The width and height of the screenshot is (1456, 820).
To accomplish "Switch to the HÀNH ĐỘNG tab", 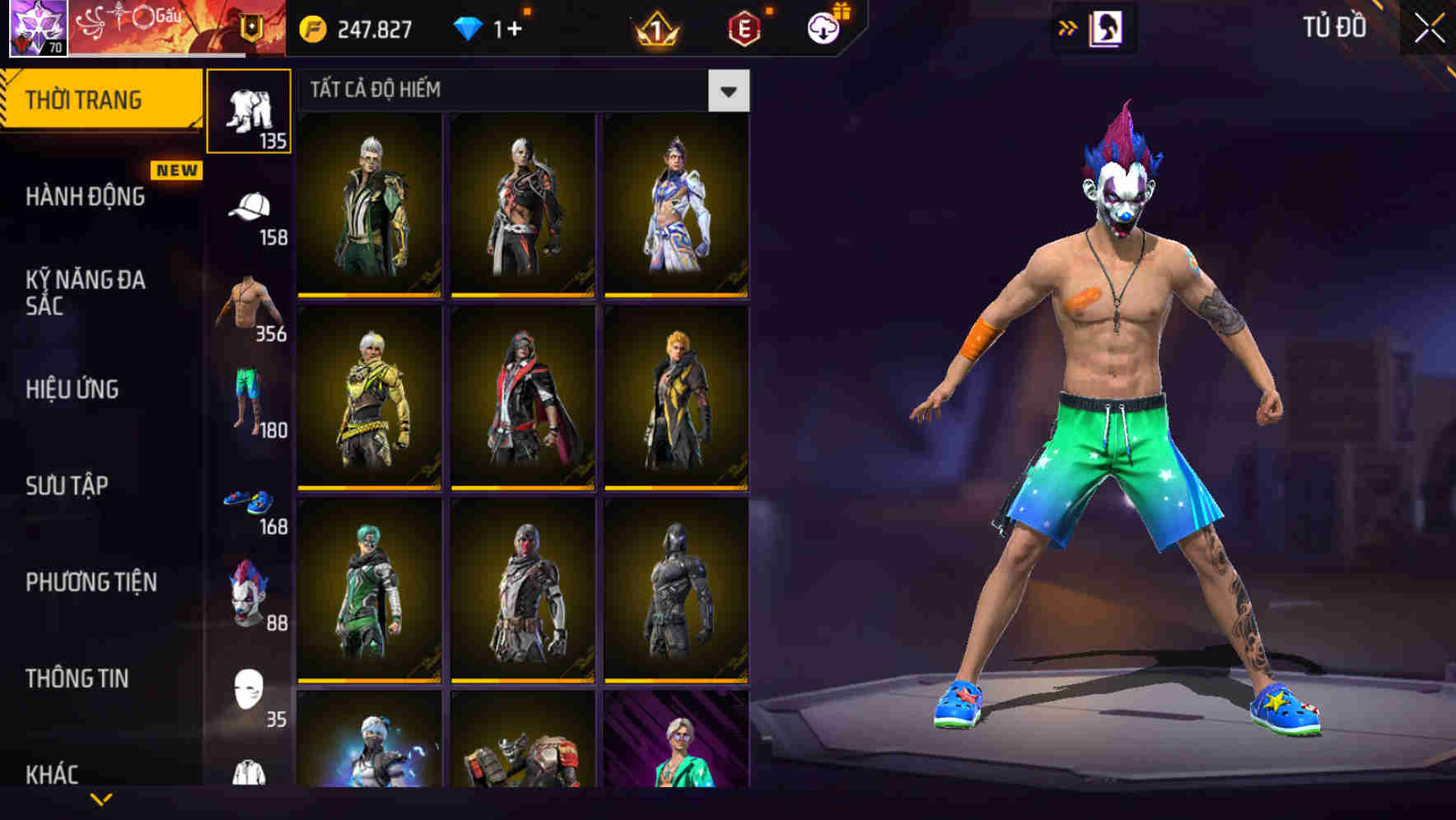I will (86, 197).
